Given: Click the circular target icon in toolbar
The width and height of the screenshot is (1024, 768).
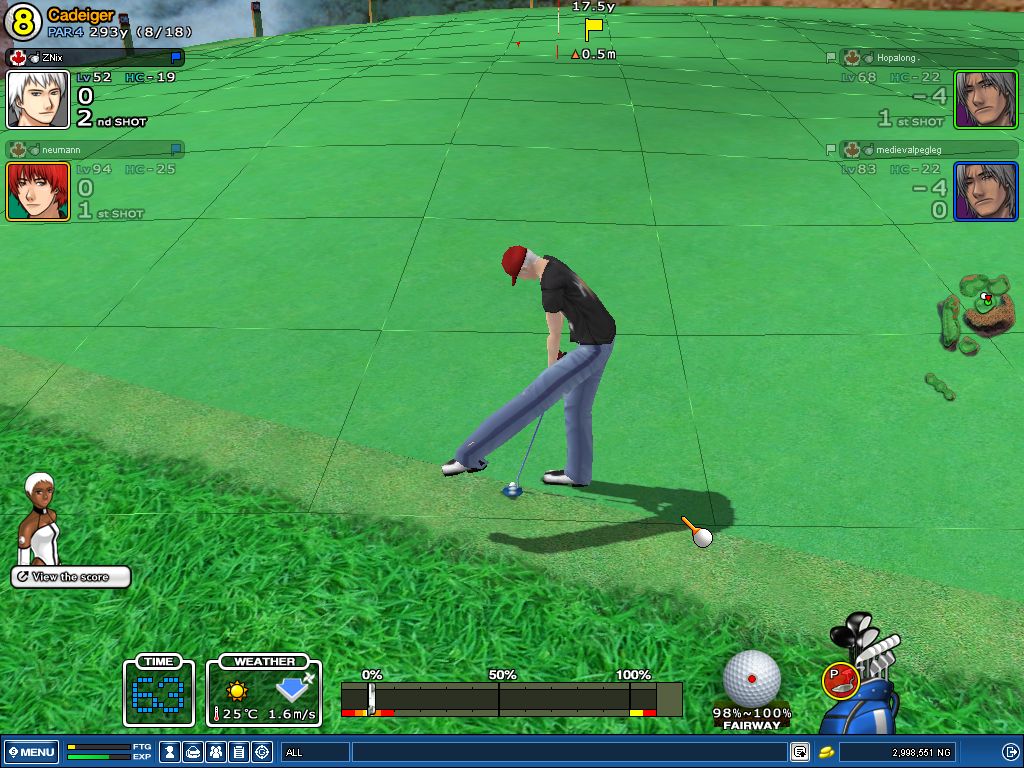Looking at the screenshot, I should (262, 751).
